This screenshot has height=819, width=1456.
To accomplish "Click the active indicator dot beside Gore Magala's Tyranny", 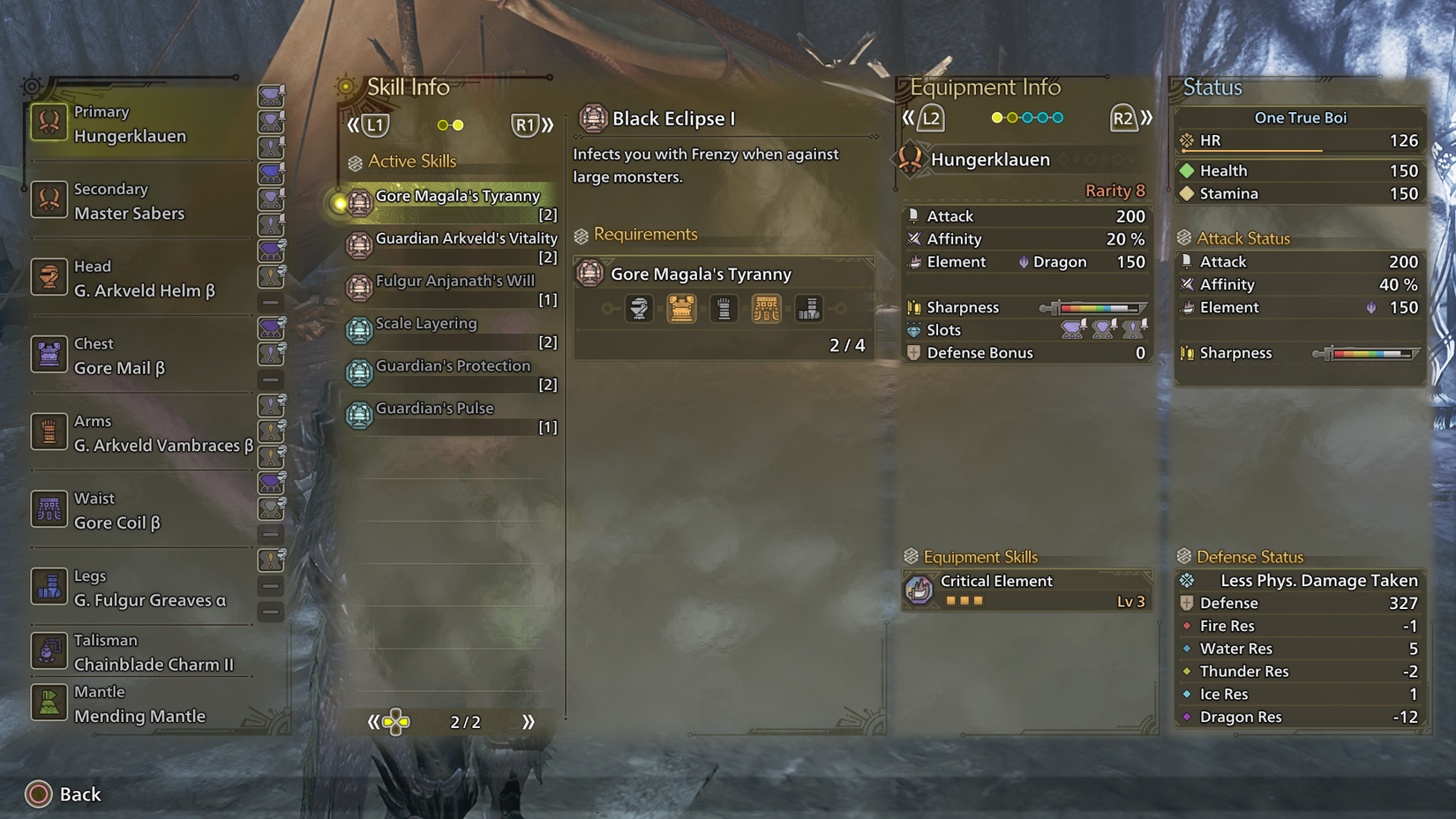I will coord(341,202).
